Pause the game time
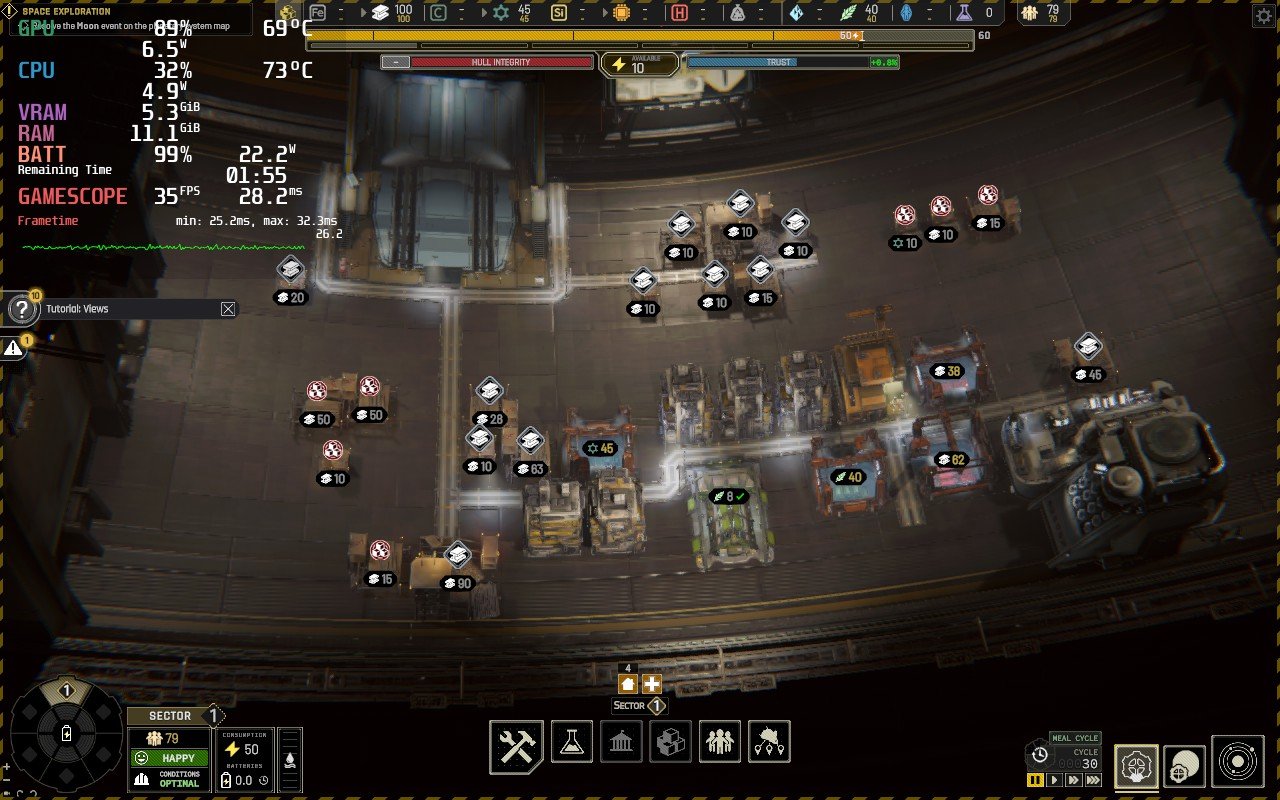Screen dimensions: 1280x800 [1035, 780]
